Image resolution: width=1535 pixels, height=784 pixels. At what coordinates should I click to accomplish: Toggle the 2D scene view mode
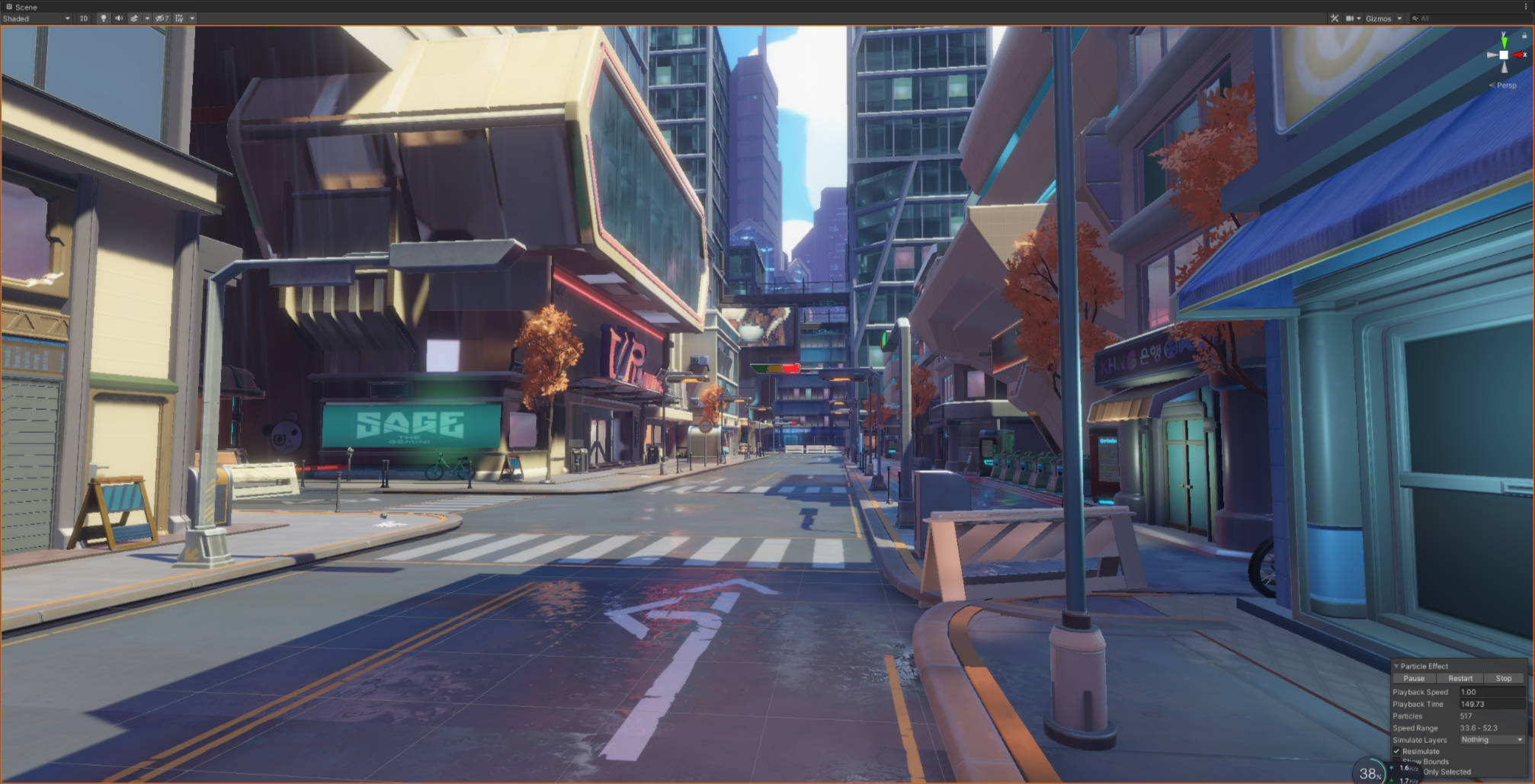coord(83,18)
